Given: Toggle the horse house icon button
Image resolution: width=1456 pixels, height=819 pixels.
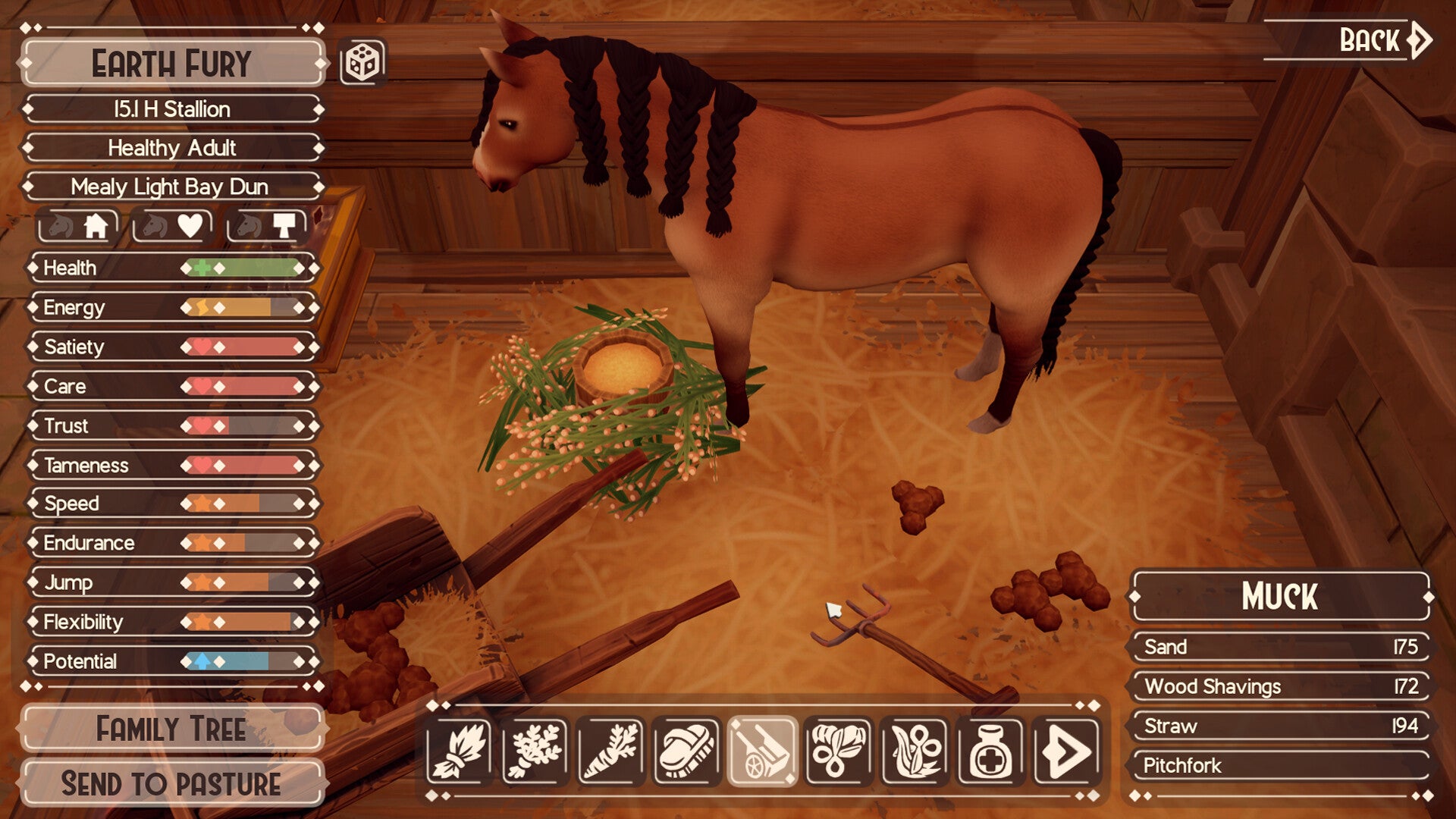Looking at the screenshot, I should (79, 226).
